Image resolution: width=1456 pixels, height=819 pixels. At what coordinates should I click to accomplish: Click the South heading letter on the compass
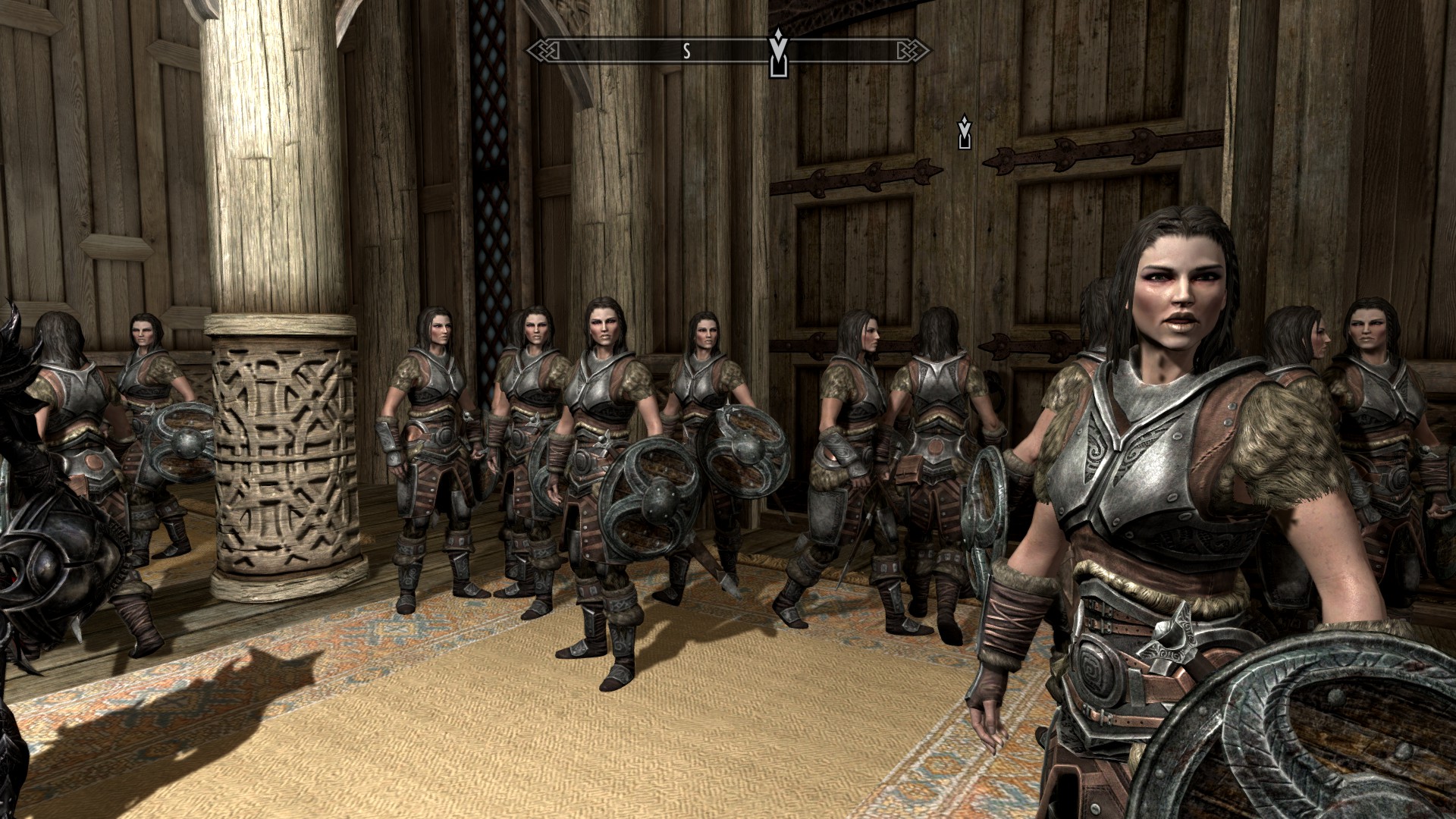click(687, 51)
